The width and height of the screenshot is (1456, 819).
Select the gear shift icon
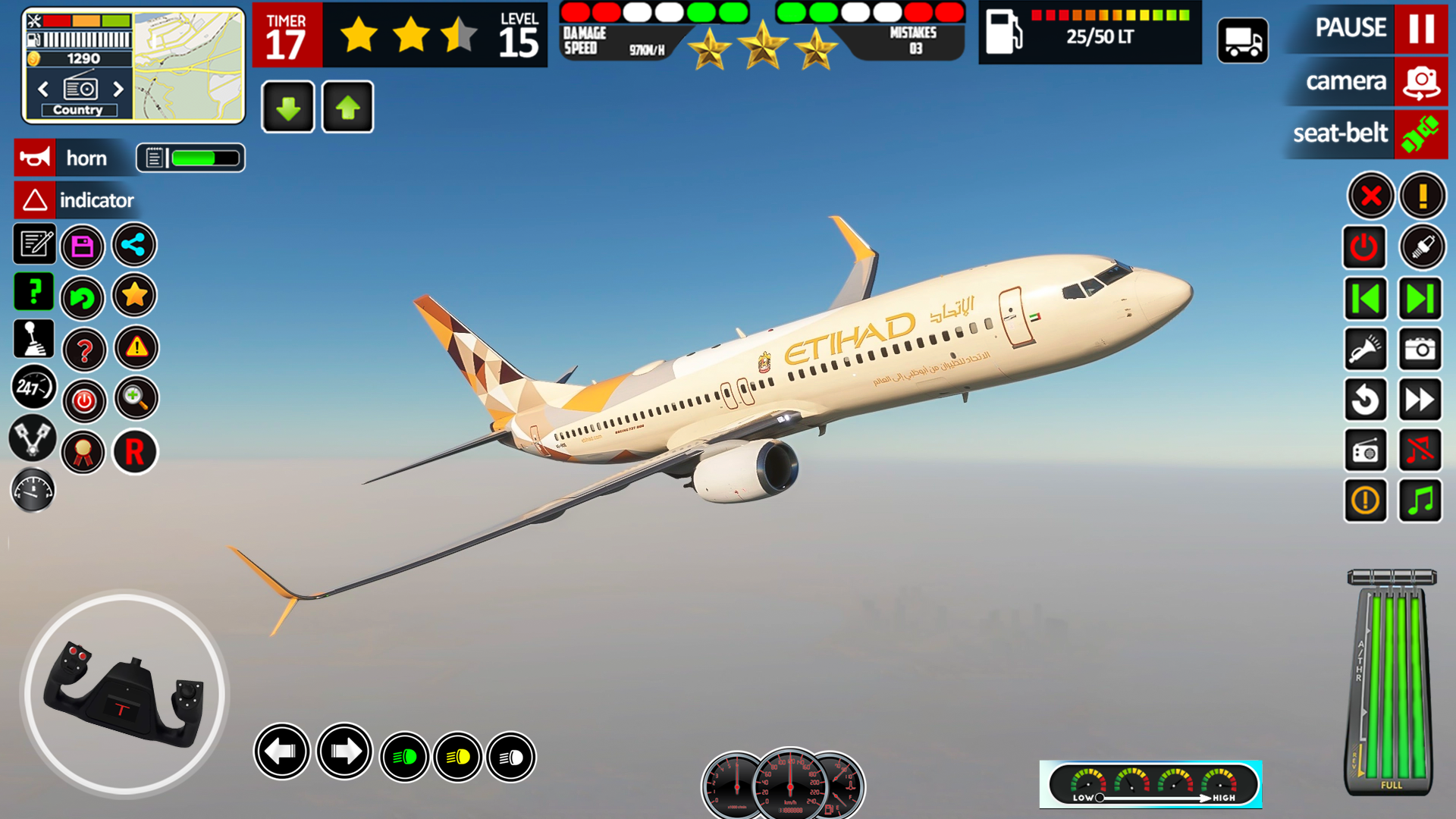[33, 340]
